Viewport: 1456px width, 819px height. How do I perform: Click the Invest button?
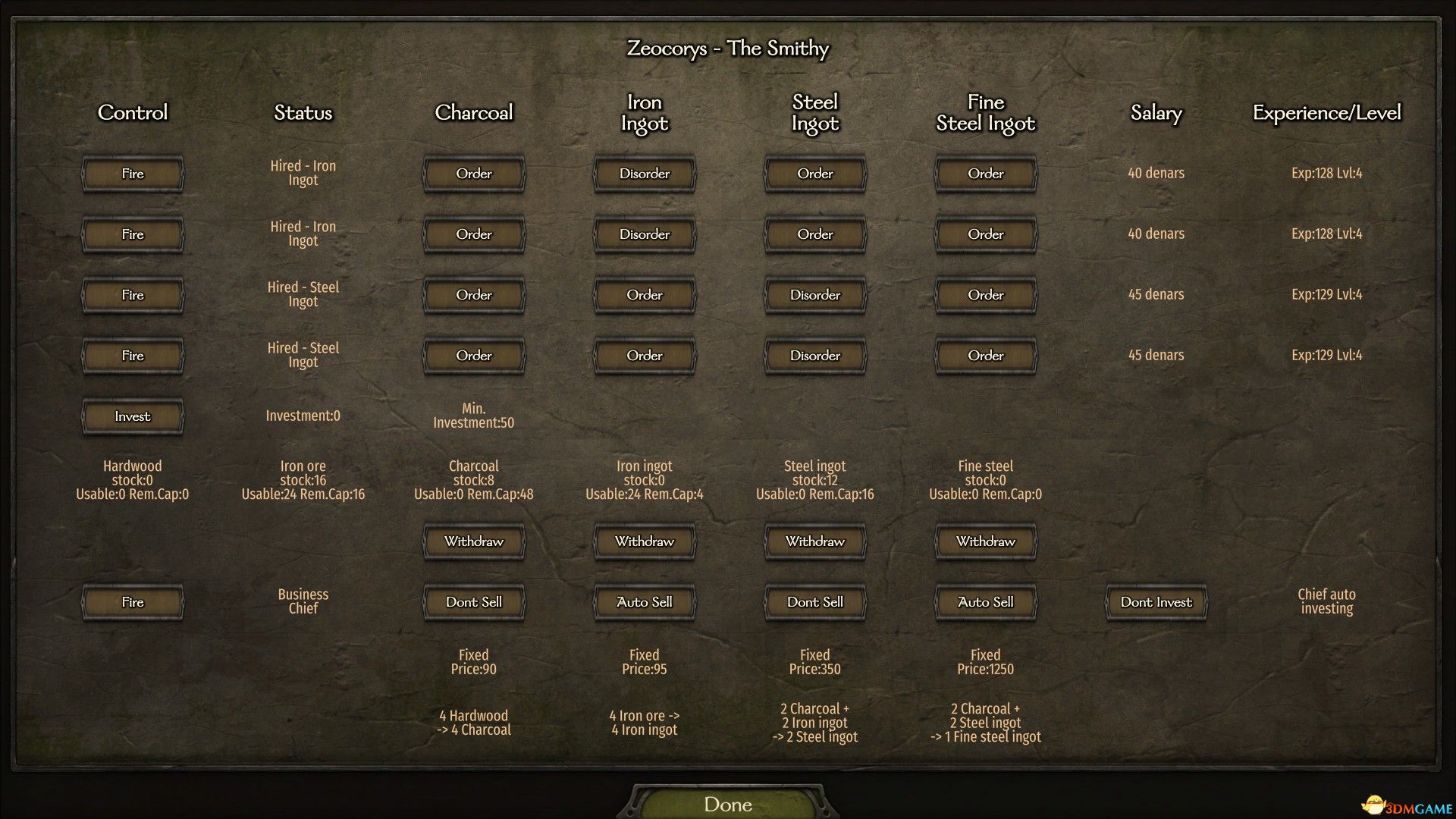point(133,416)
